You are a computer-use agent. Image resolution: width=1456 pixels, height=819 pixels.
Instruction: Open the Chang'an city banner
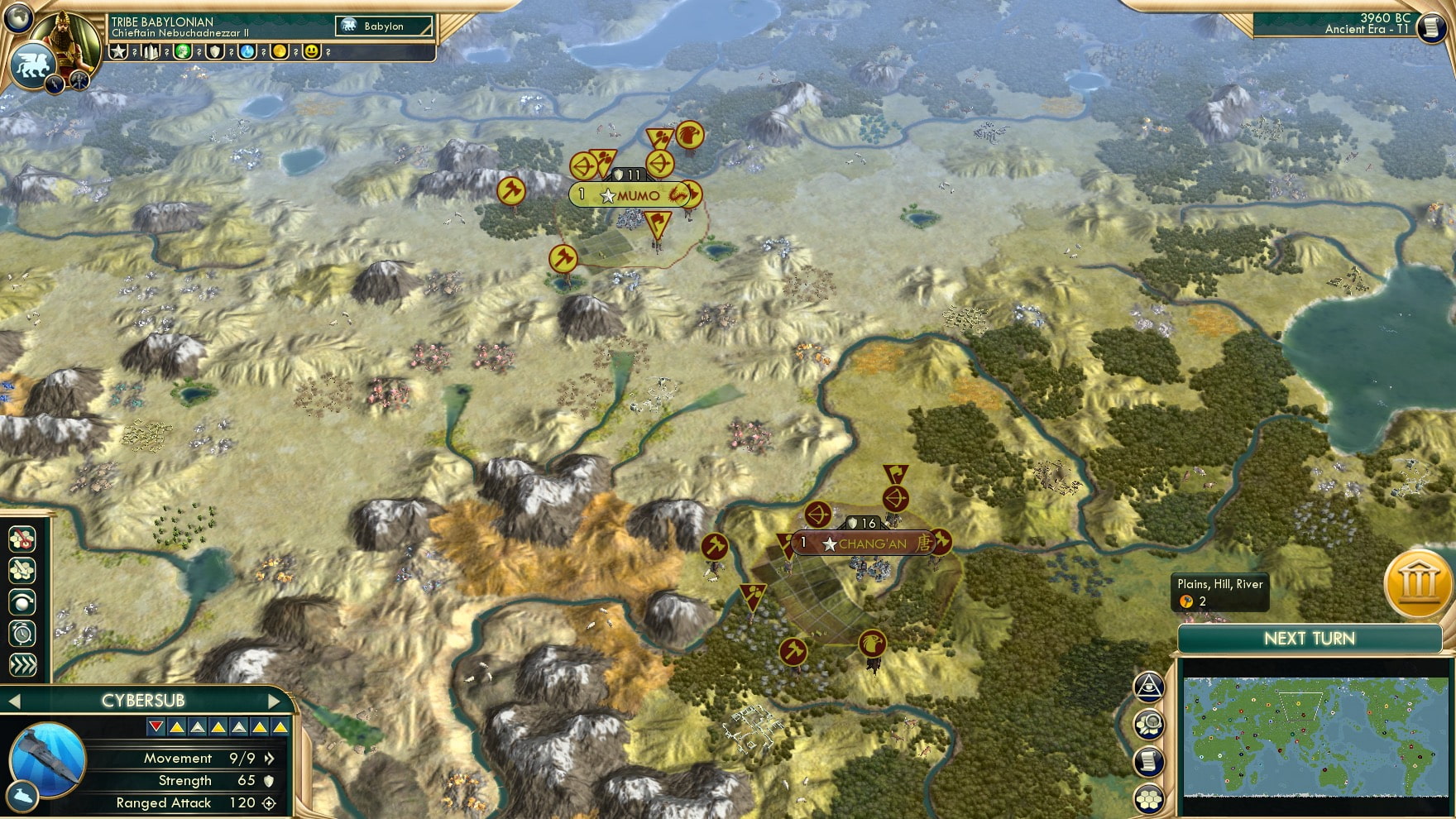tap(863, 544)
